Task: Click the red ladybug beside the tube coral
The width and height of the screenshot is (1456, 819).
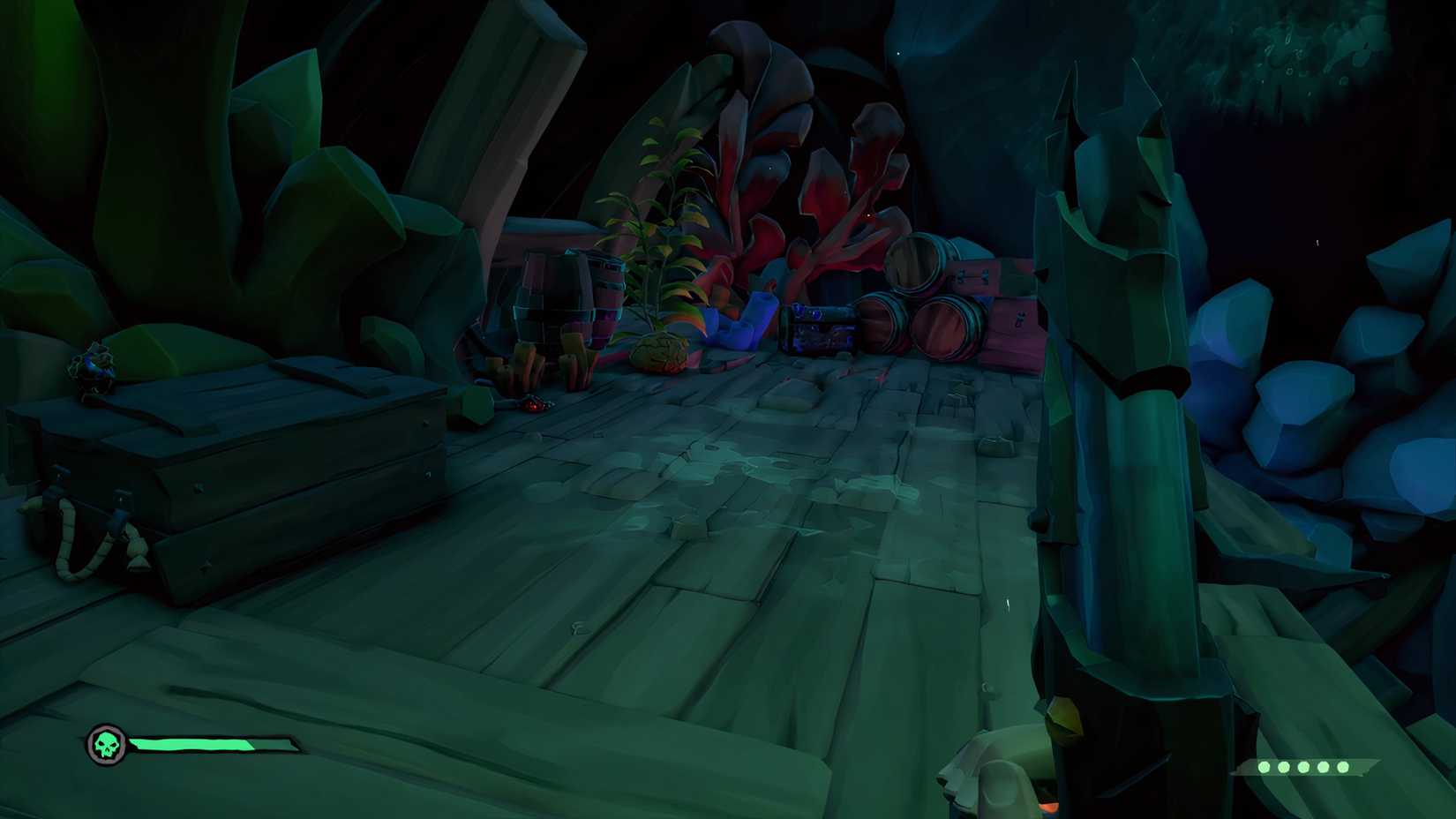Action: tap(534, 405)
